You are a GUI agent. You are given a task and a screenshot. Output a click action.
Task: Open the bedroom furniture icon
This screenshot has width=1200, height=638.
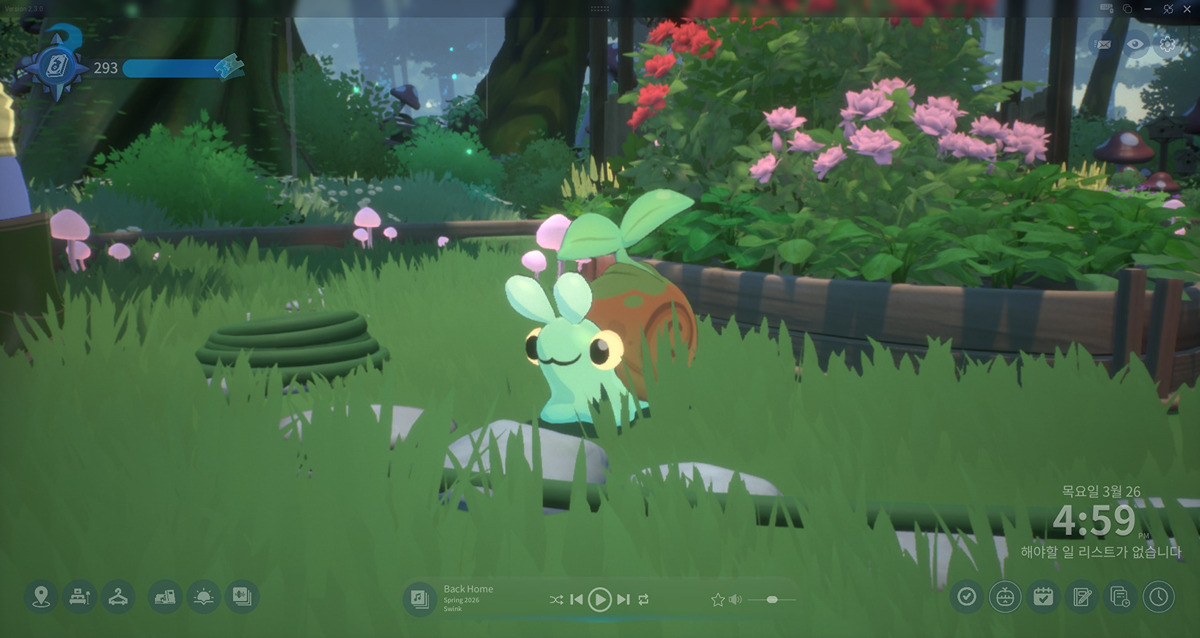coord(79,597)
